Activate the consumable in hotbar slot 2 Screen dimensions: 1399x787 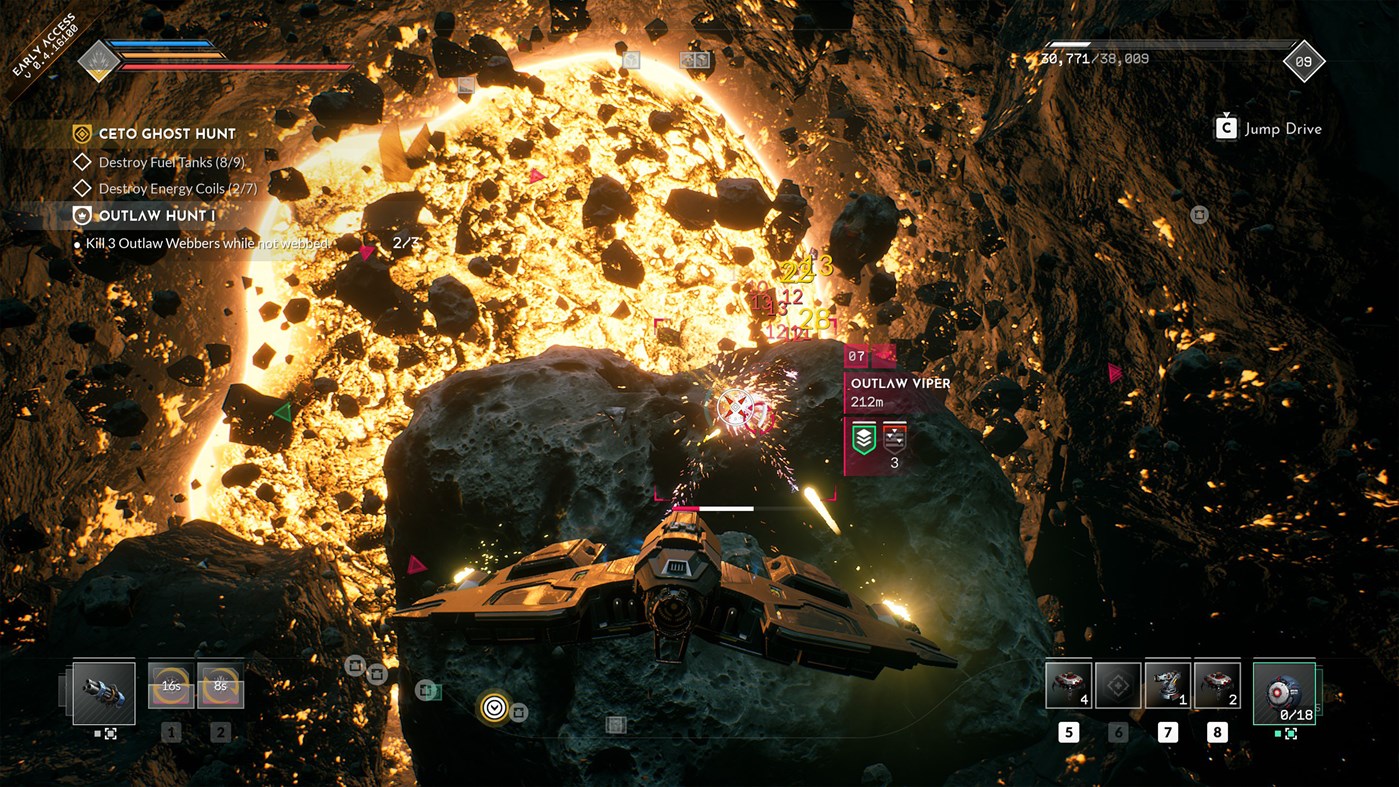pos(222,687)
